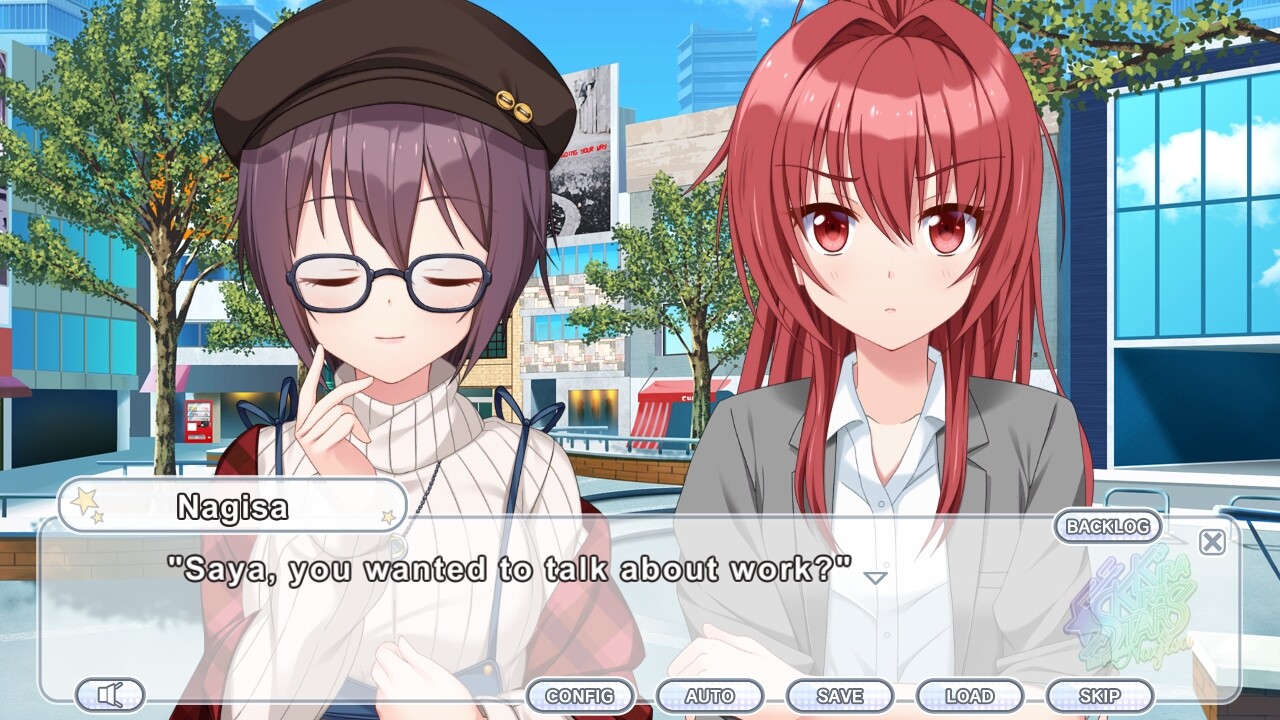Collapse the dialogue window using the X control
Screen dimensions: 1280x720
[1211, 542]
